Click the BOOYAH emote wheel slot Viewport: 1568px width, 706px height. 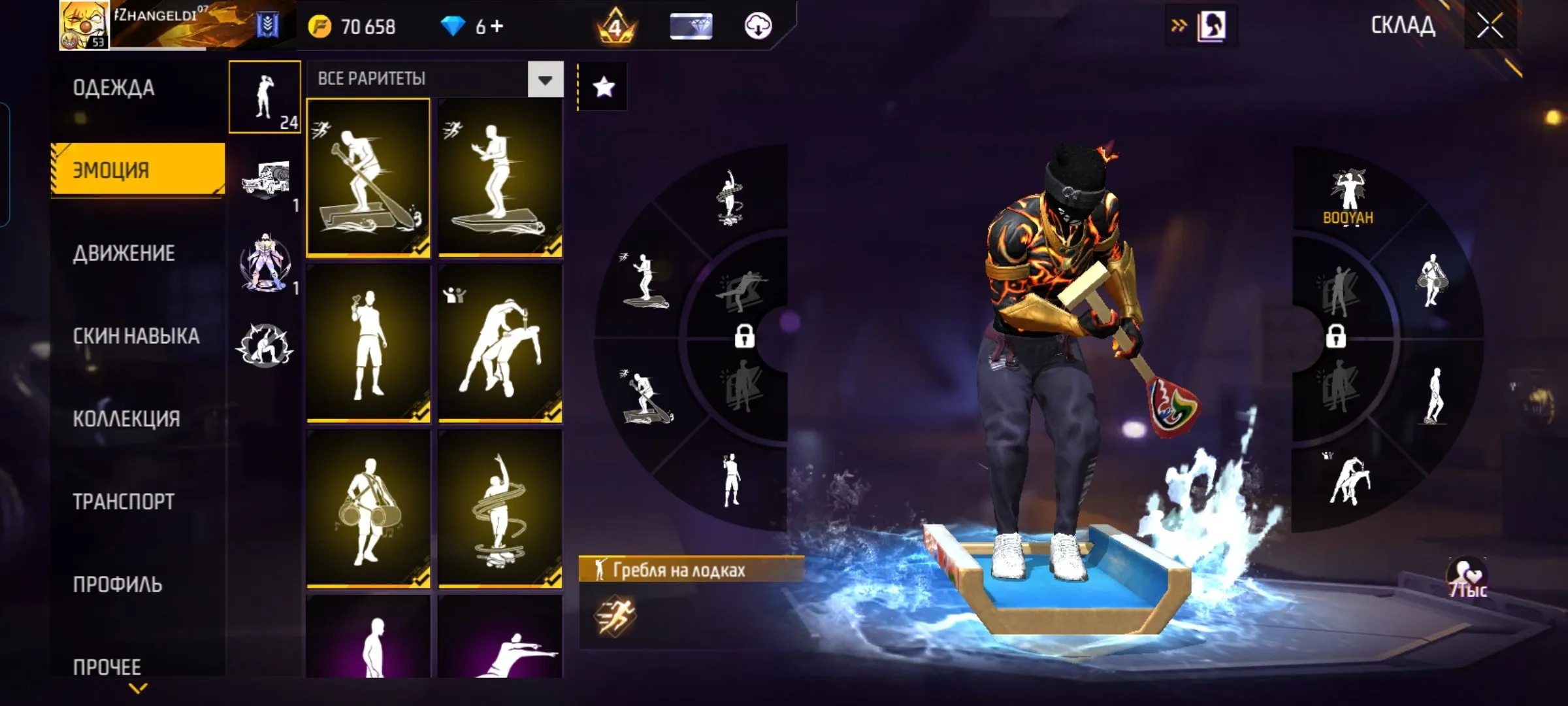[1348, 196]
